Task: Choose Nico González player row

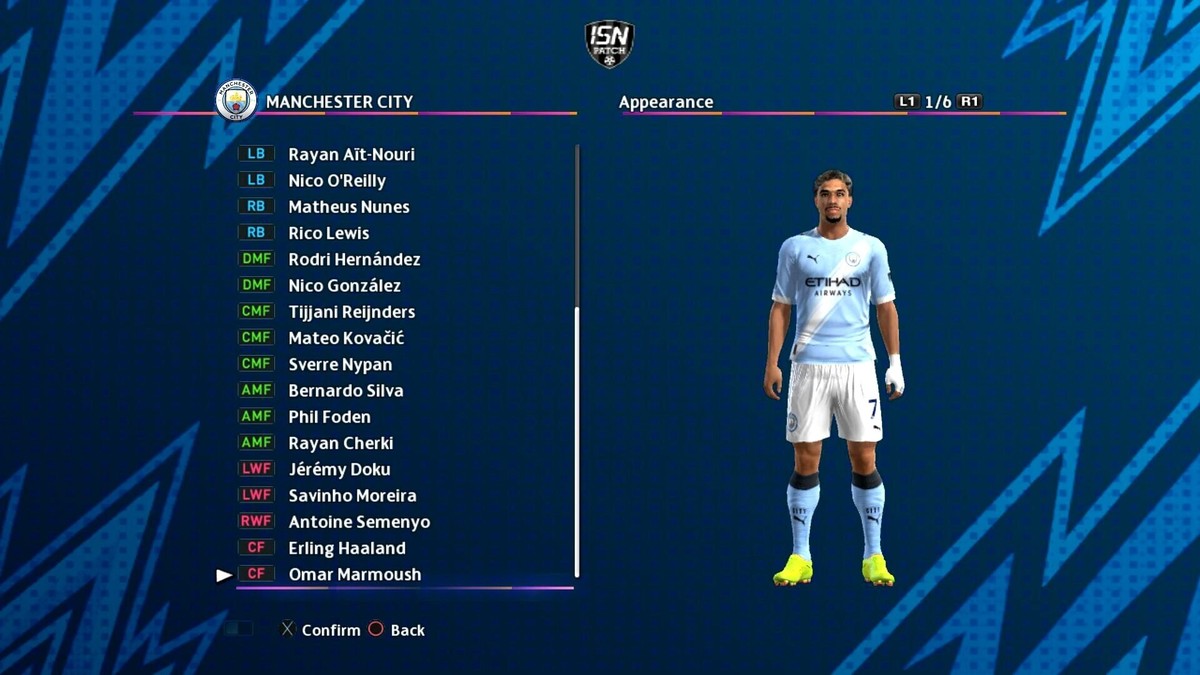Action: click(x=344, y=286)
